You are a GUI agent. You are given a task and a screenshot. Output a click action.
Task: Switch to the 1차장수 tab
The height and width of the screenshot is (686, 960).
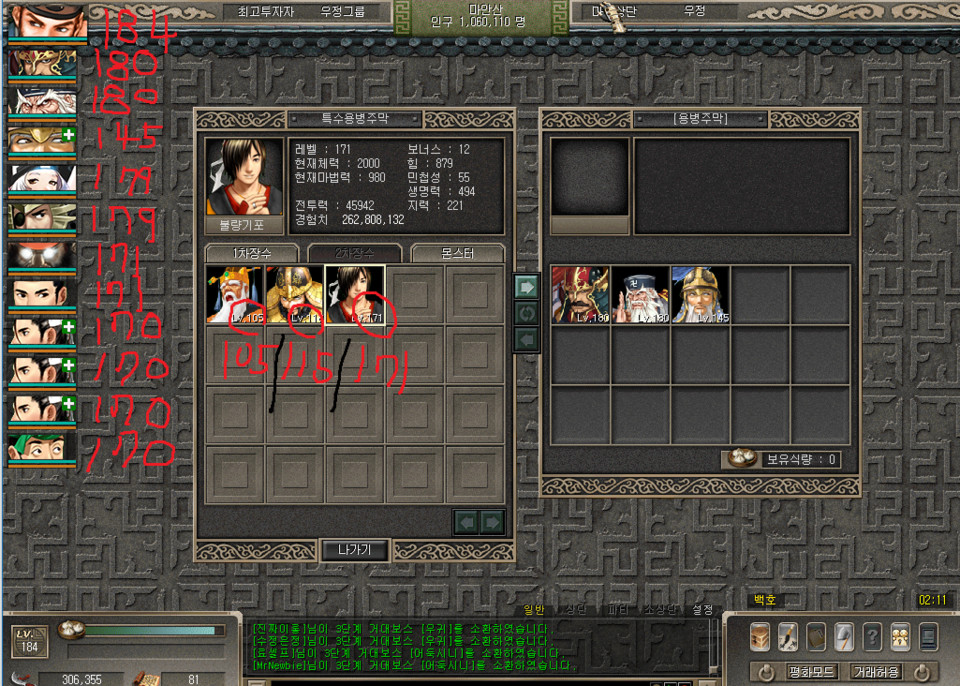click(x=252, y=254)
